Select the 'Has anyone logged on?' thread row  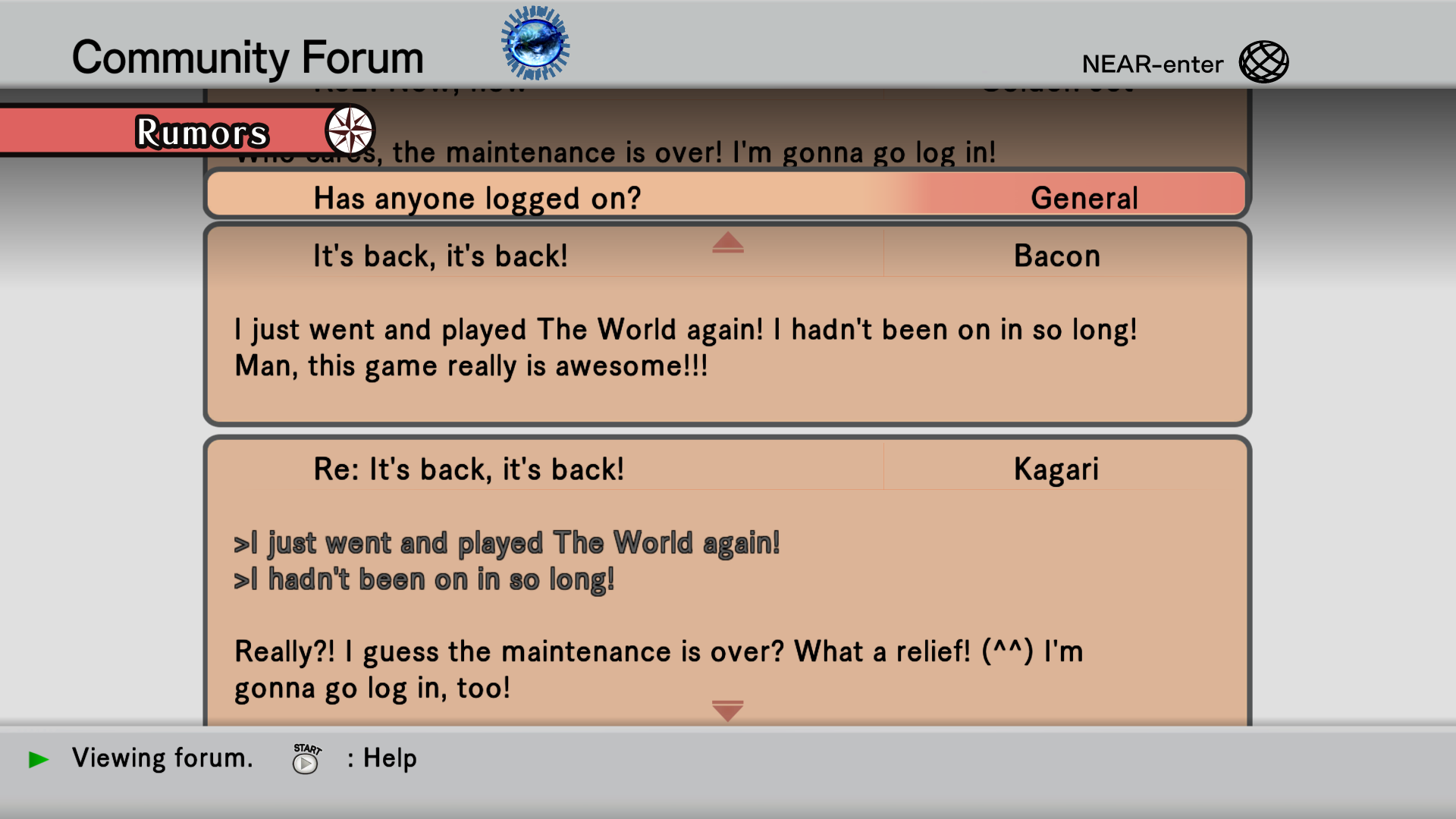(x=726, y=198)
